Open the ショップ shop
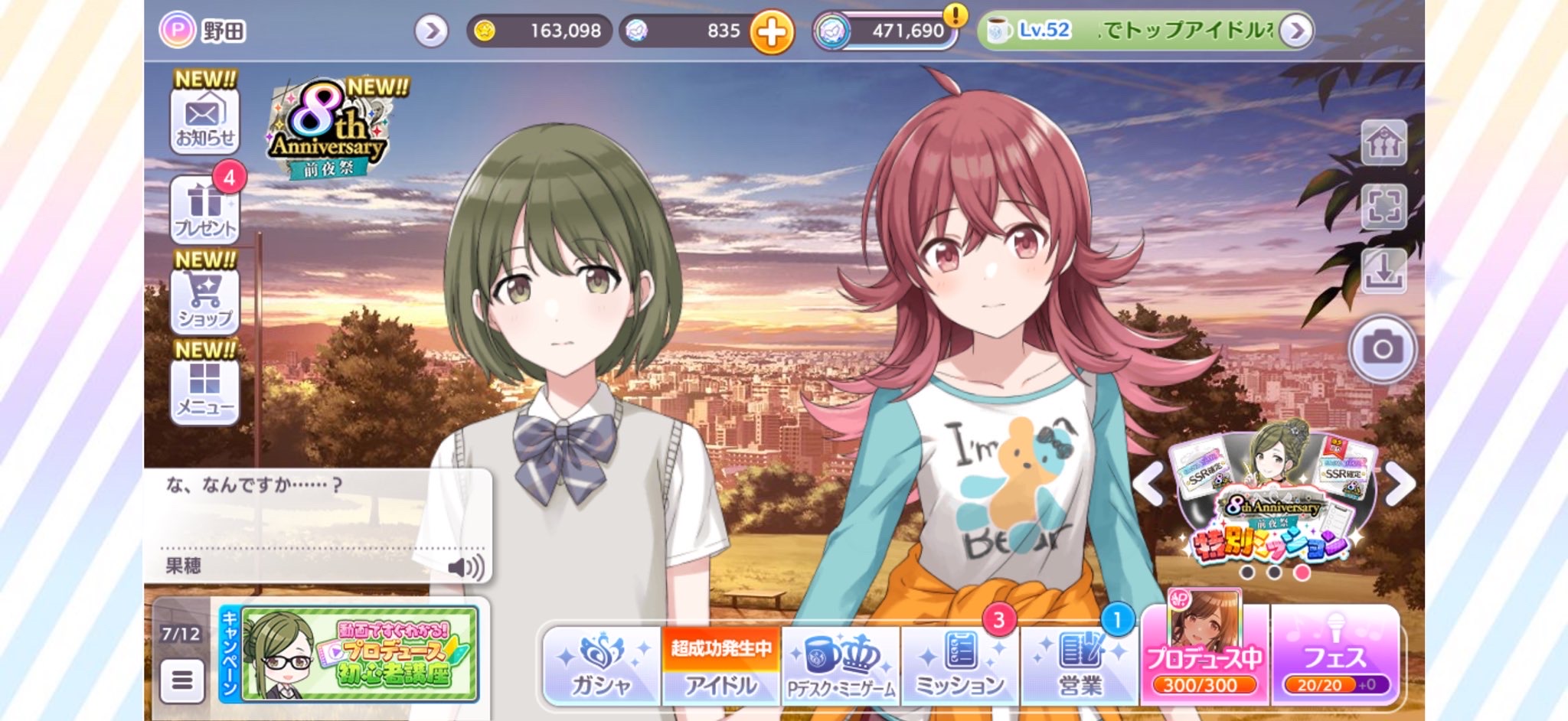 204,301
